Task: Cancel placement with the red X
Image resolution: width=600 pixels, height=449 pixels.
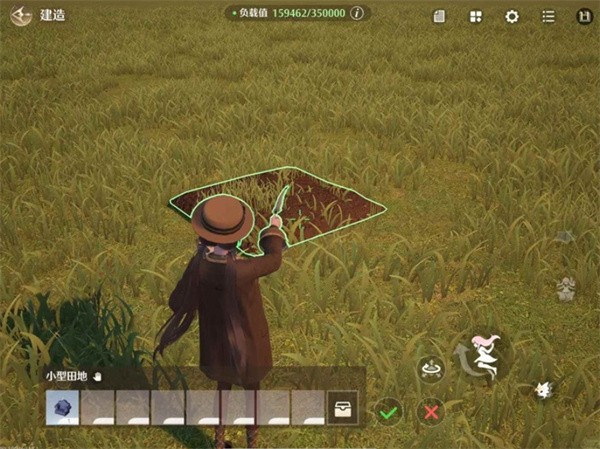Action: (431, 410)
